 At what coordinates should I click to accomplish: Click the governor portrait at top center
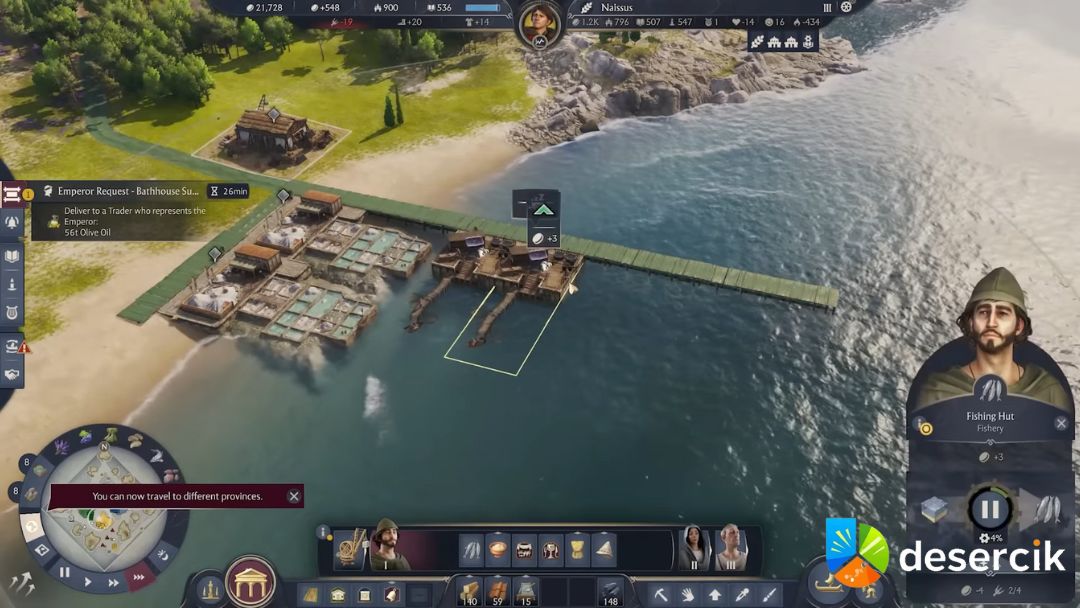pyautogui.click(x=539, y=22)
